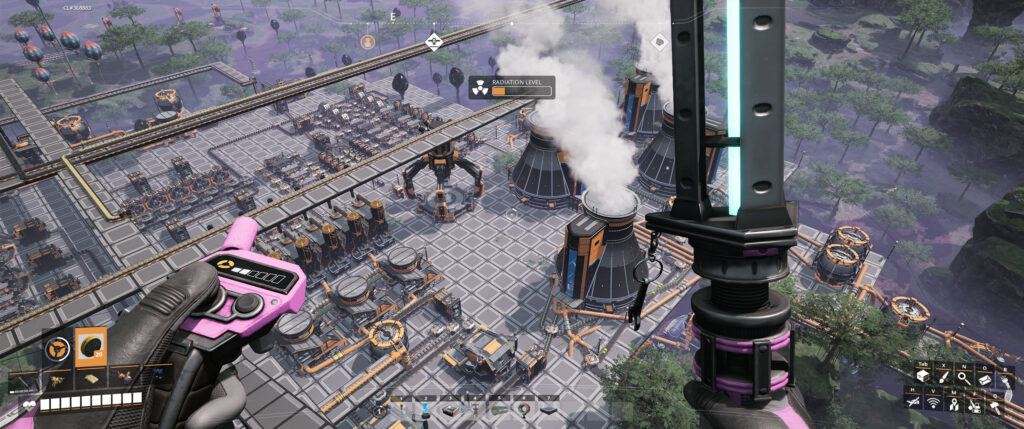Image resolution: width=1024 pixels, height=429 pixels.
Task: Open the inventory box icon
Action: [923, 376]
